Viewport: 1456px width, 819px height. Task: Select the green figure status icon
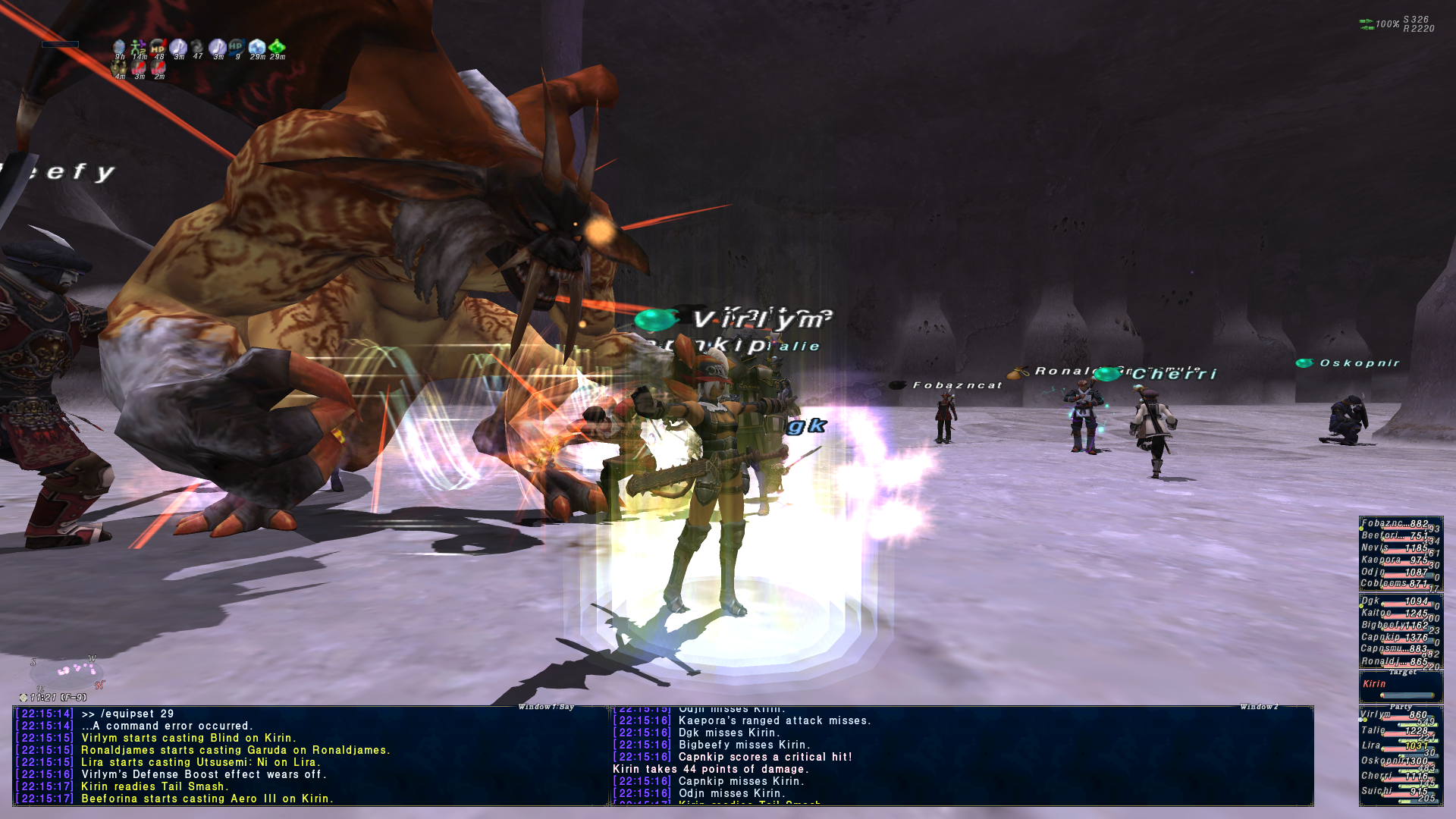point(138,48)
